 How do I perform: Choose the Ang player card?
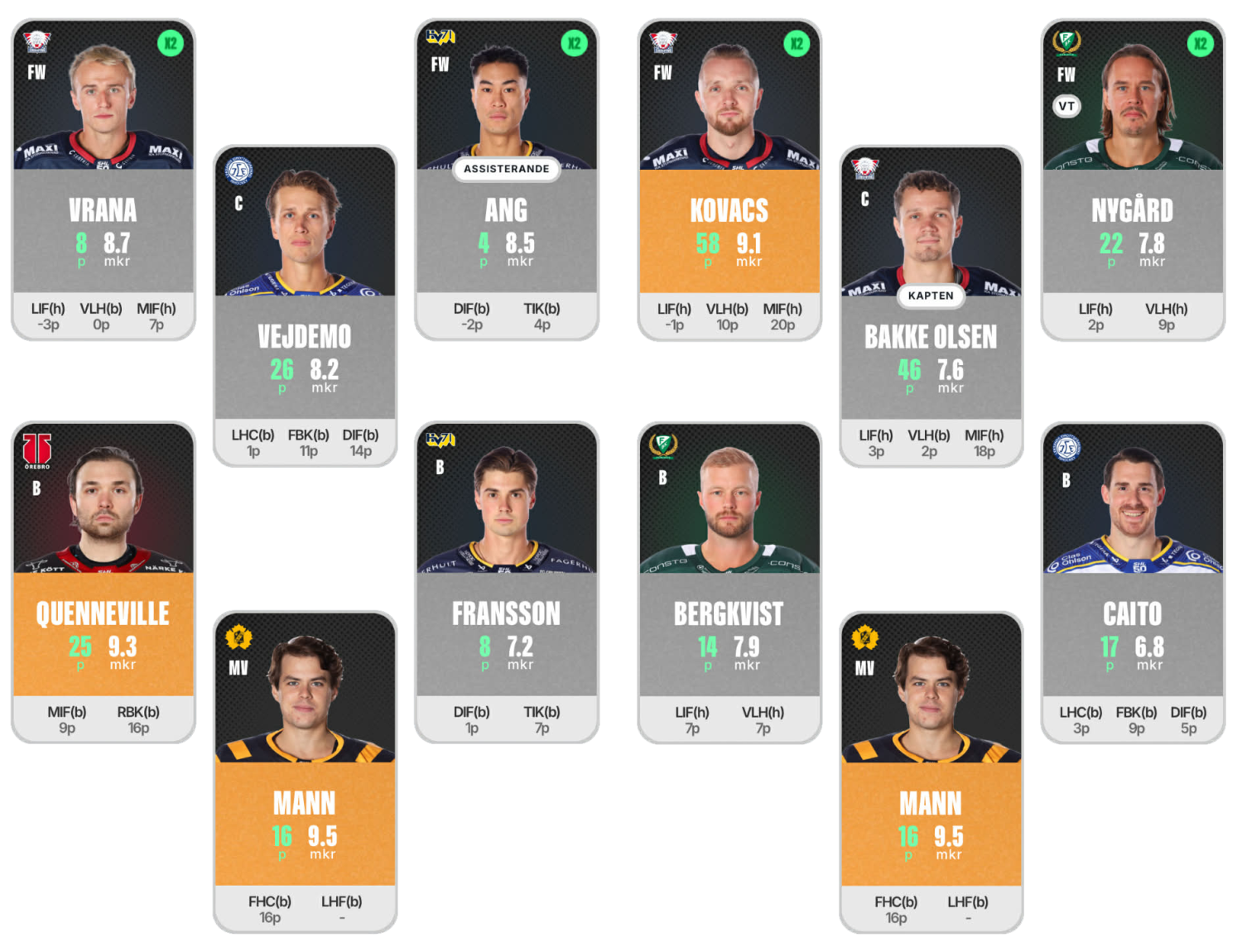coord(506,180)
